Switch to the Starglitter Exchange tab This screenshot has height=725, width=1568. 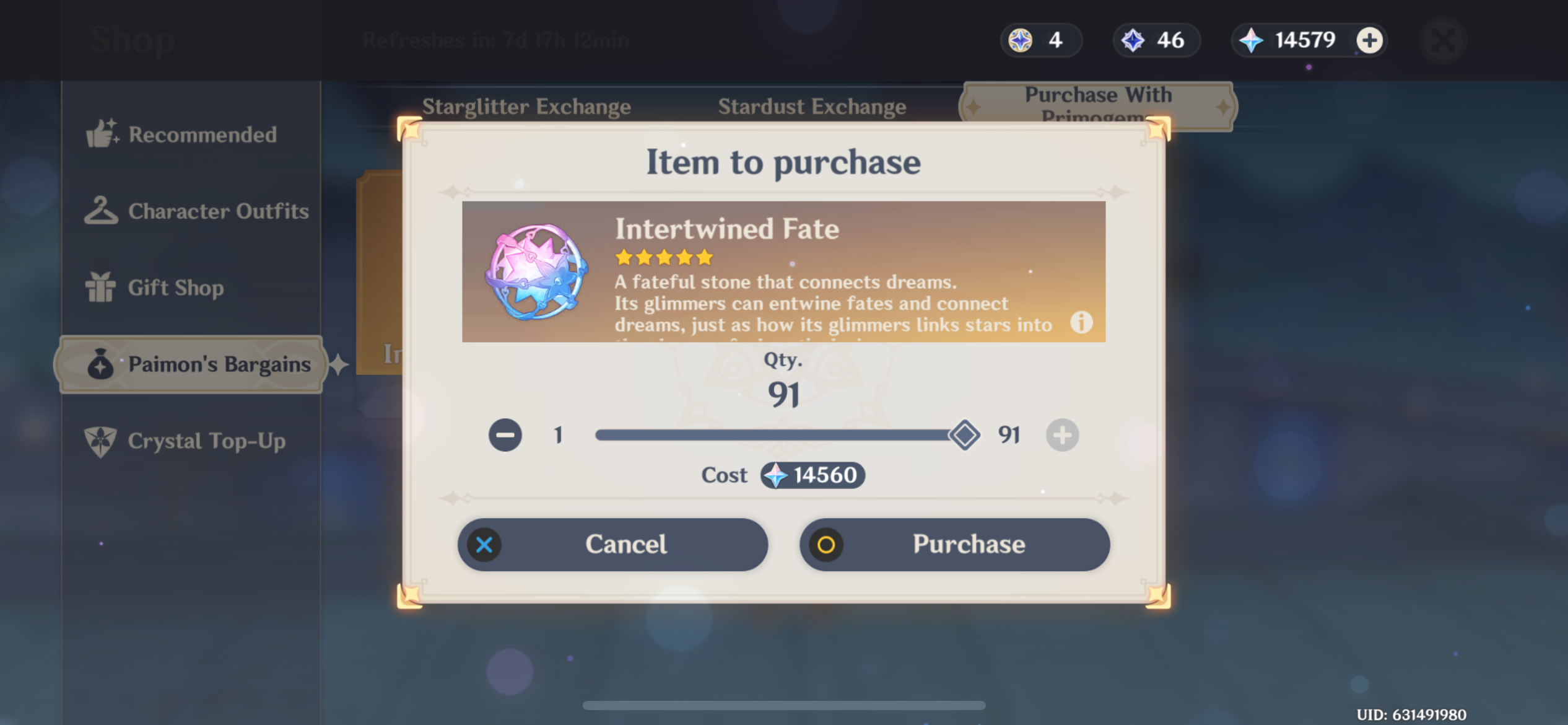(x=527, y=106)
